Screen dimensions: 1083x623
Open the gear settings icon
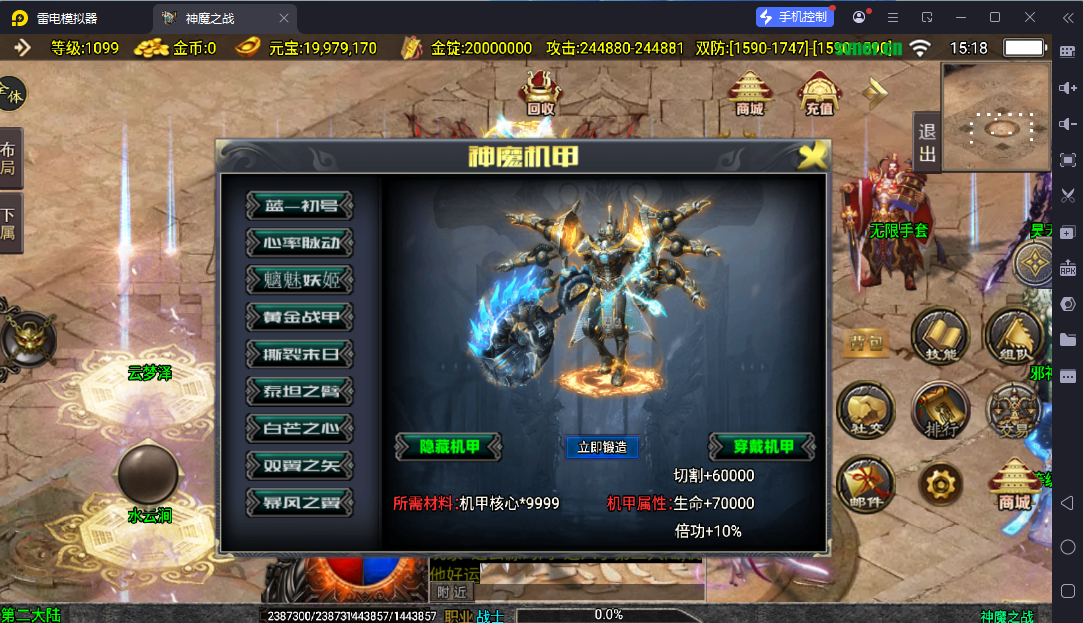pos(940,485)
